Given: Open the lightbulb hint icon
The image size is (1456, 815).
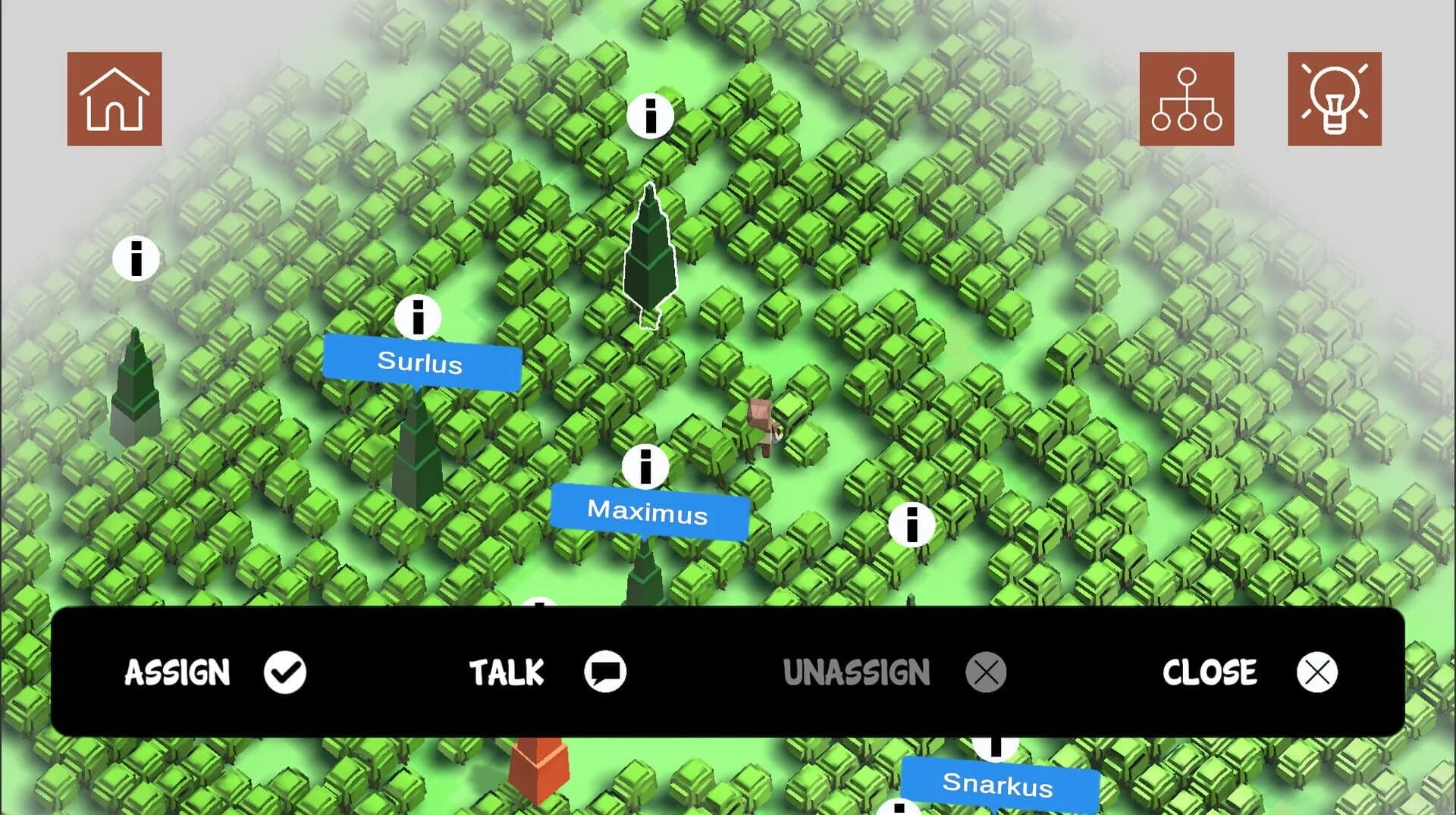Looking at the screenshot, I should coord(1335,99).
